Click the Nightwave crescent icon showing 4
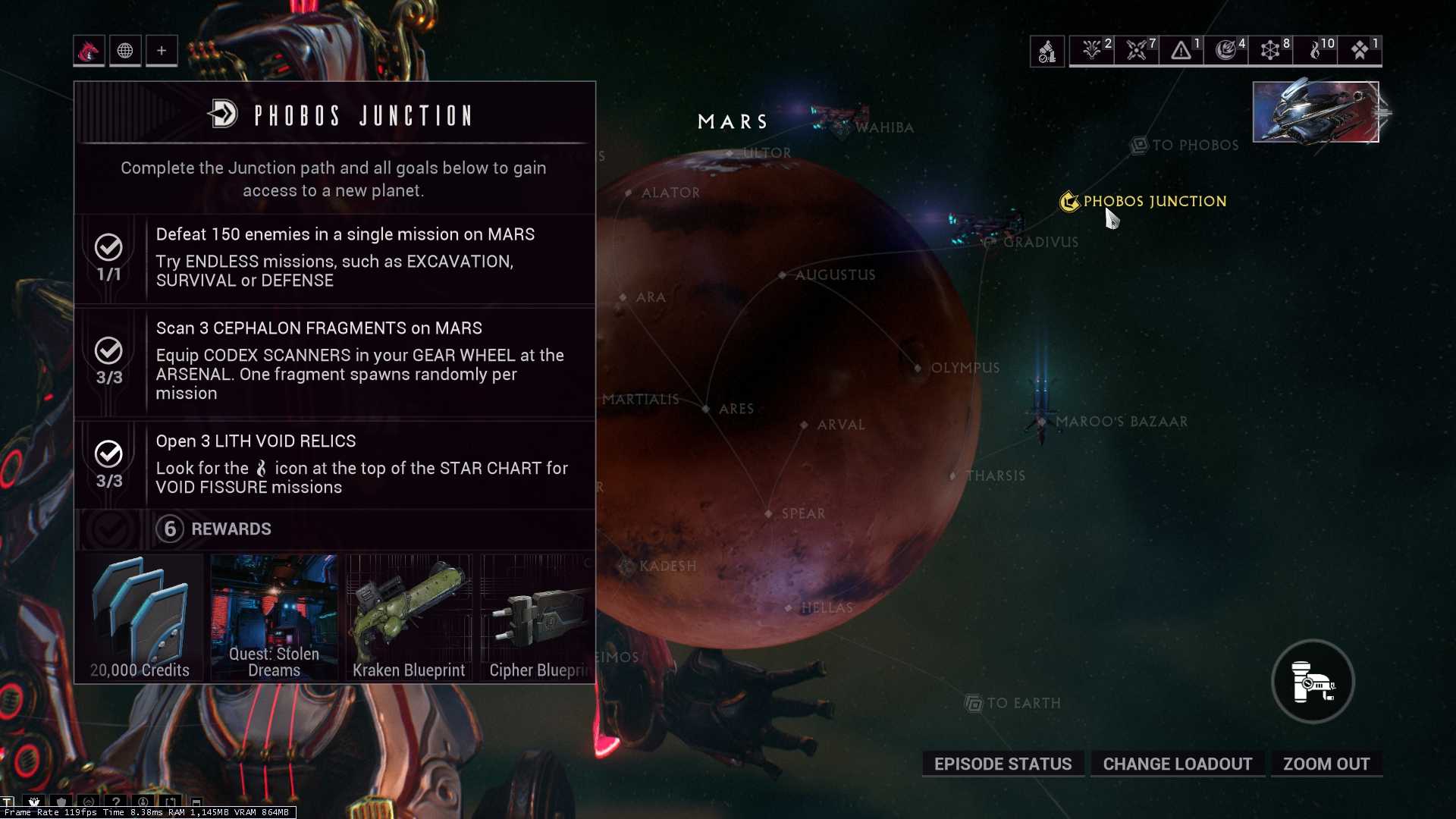The width and height of the screenshot is (1456, 819). pyautogui.click(x=1225, y=50)
